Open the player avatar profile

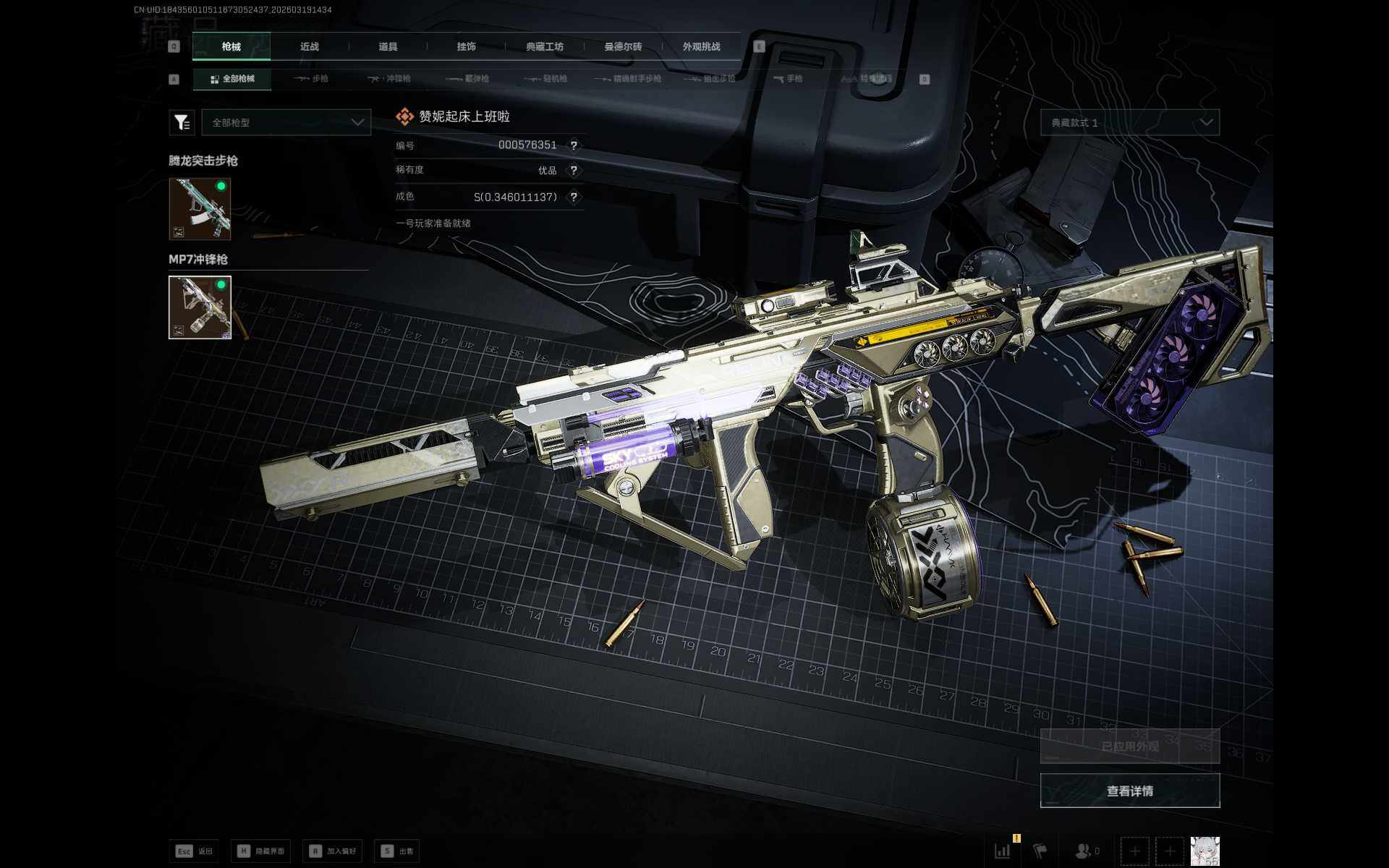[1205, 851]
